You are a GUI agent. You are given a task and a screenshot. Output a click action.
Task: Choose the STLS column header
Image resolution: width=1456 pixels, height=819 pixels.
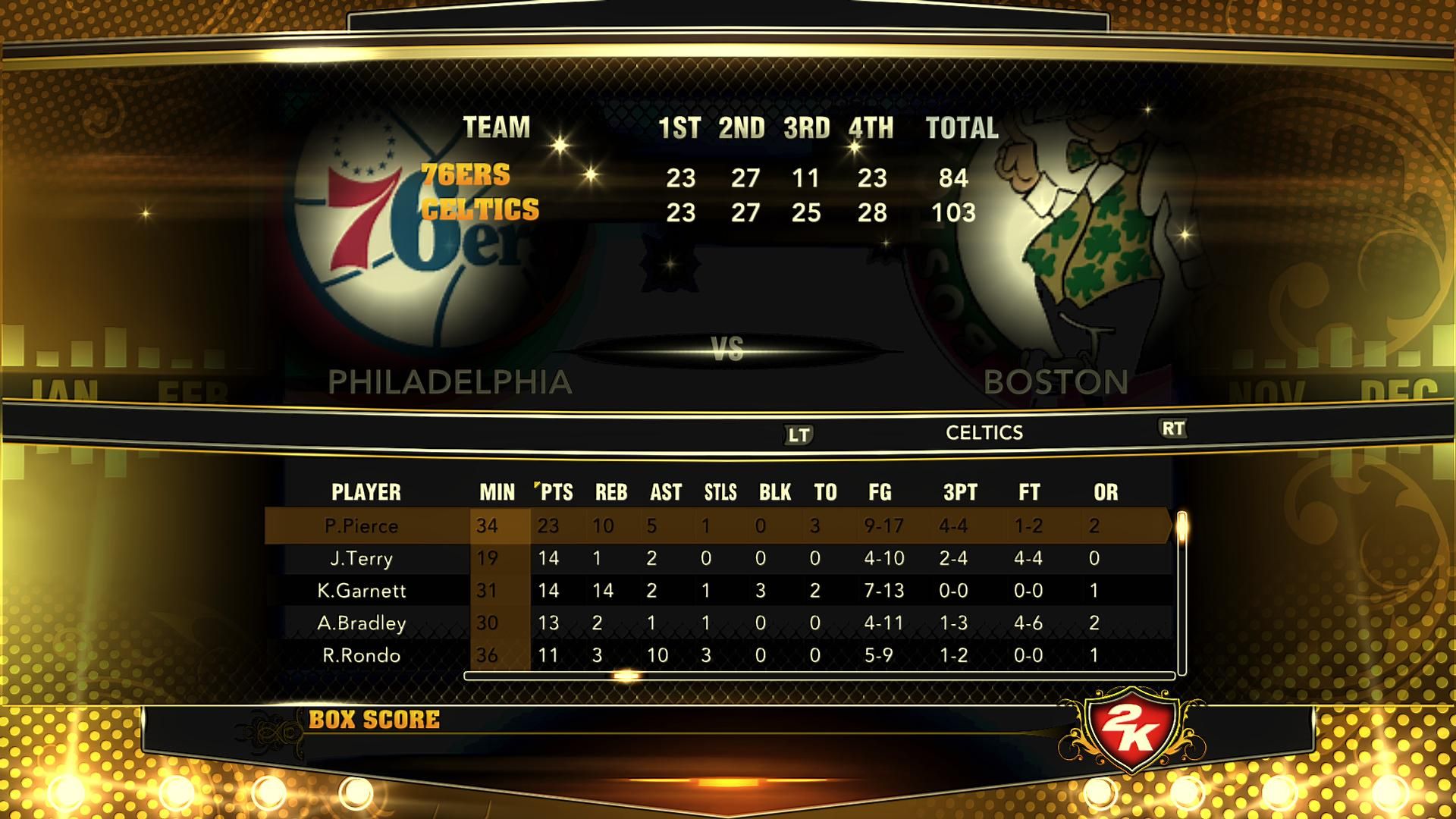pyautogui.click(x=720, y=492)
